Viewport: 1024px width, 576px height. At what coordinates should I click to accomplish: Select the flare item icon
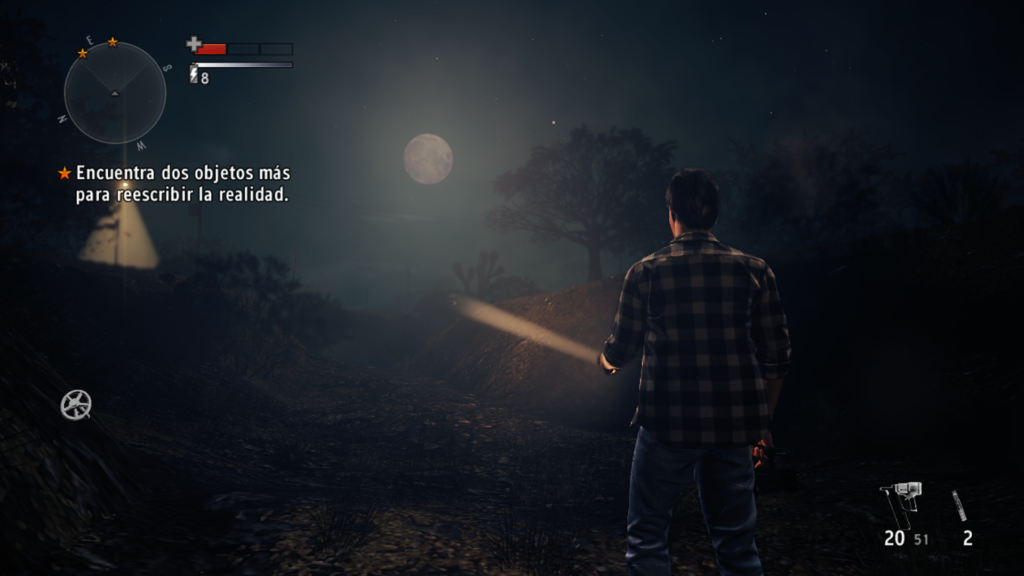(960, 505)
